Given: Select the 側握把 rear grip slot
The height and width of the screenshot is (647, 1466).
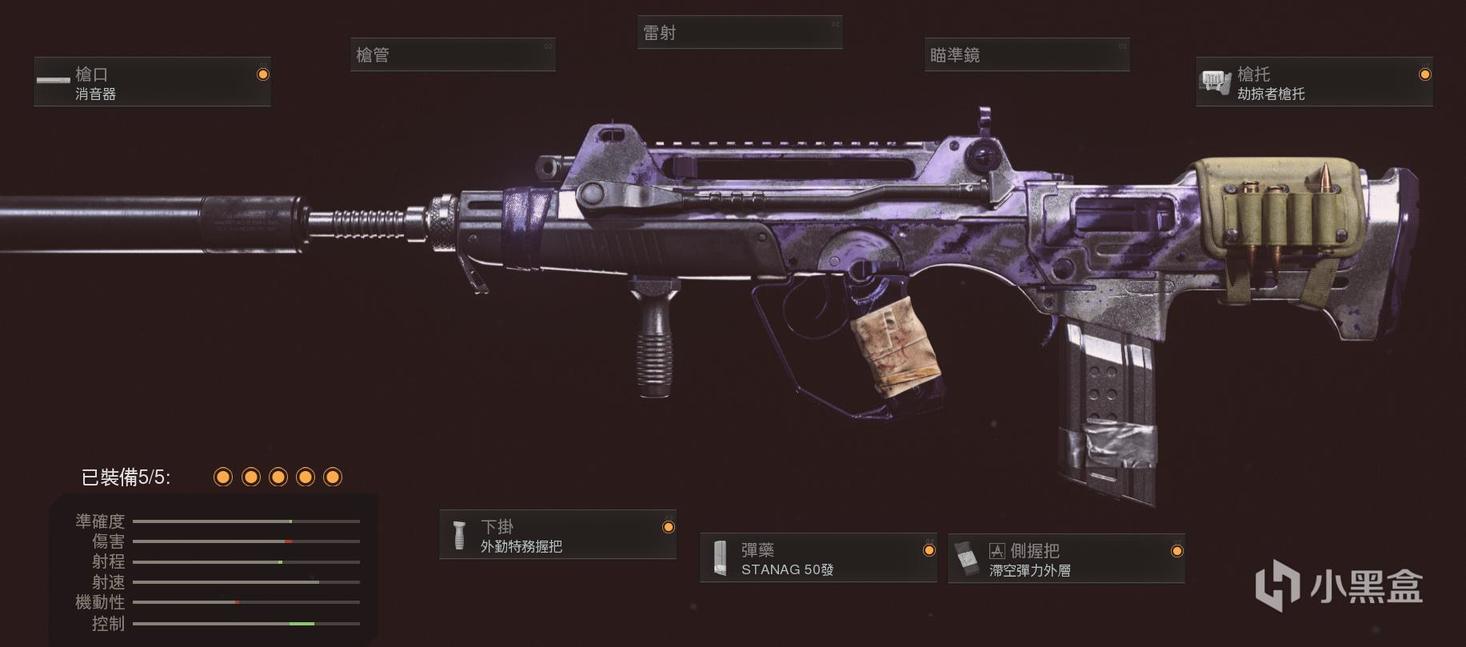Looking at the screenshot, I should tap(1066, 559).
